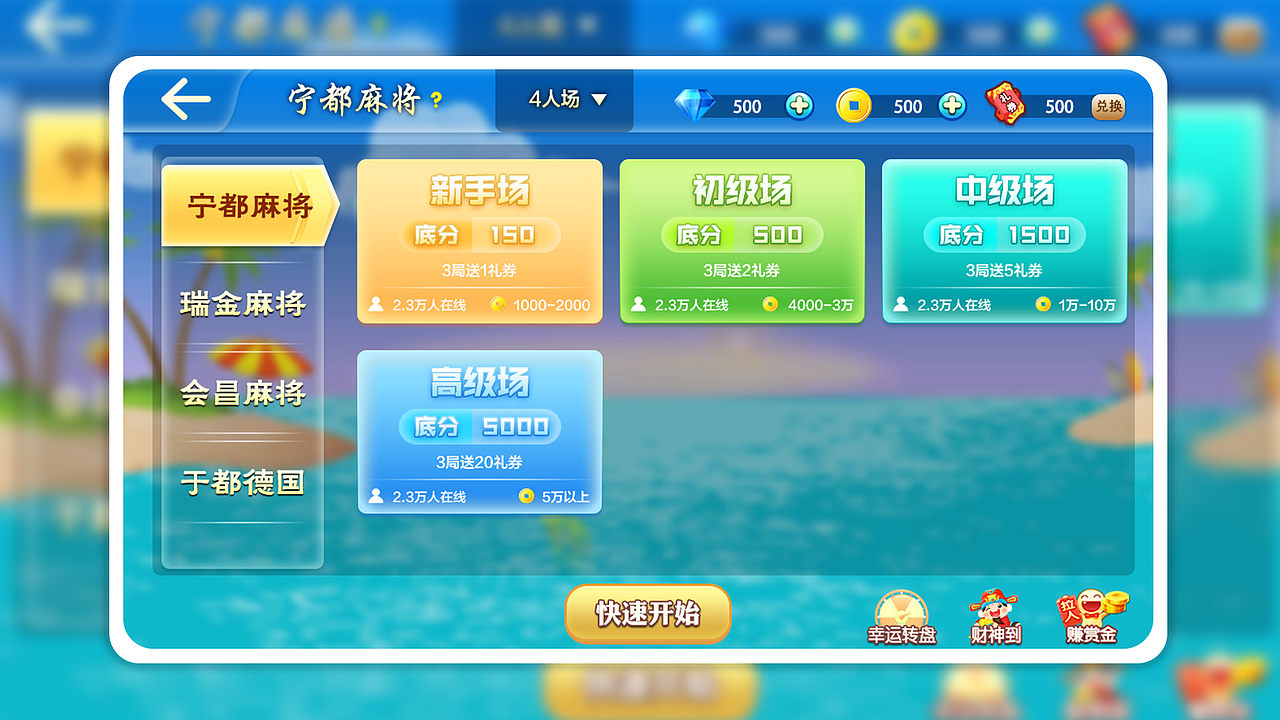Enter the 新手场 beginner room
Viewport: 1280px width, 720px height.
(479, 240)
